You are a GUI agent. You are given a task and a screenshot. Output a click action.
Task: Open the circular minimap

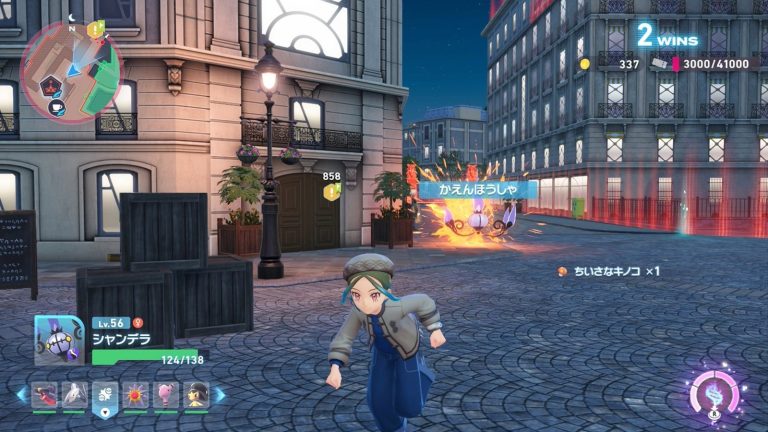pos(68,70)
